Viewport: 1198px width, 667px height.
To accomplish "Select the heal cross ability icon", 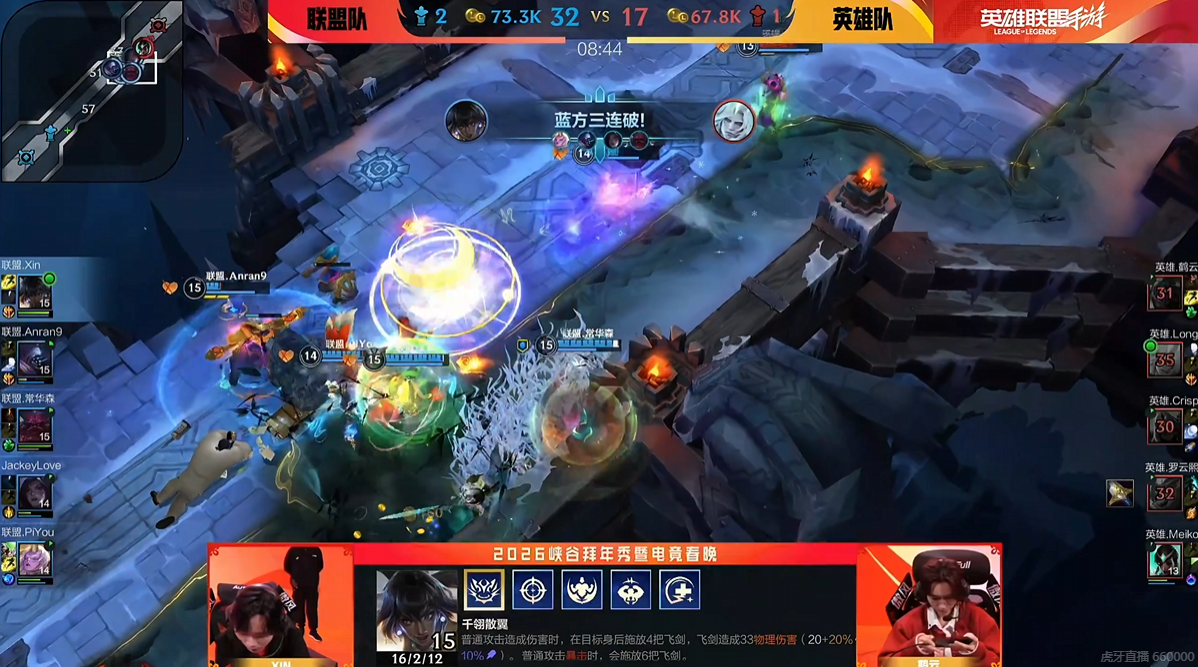I will click(680, 590).
